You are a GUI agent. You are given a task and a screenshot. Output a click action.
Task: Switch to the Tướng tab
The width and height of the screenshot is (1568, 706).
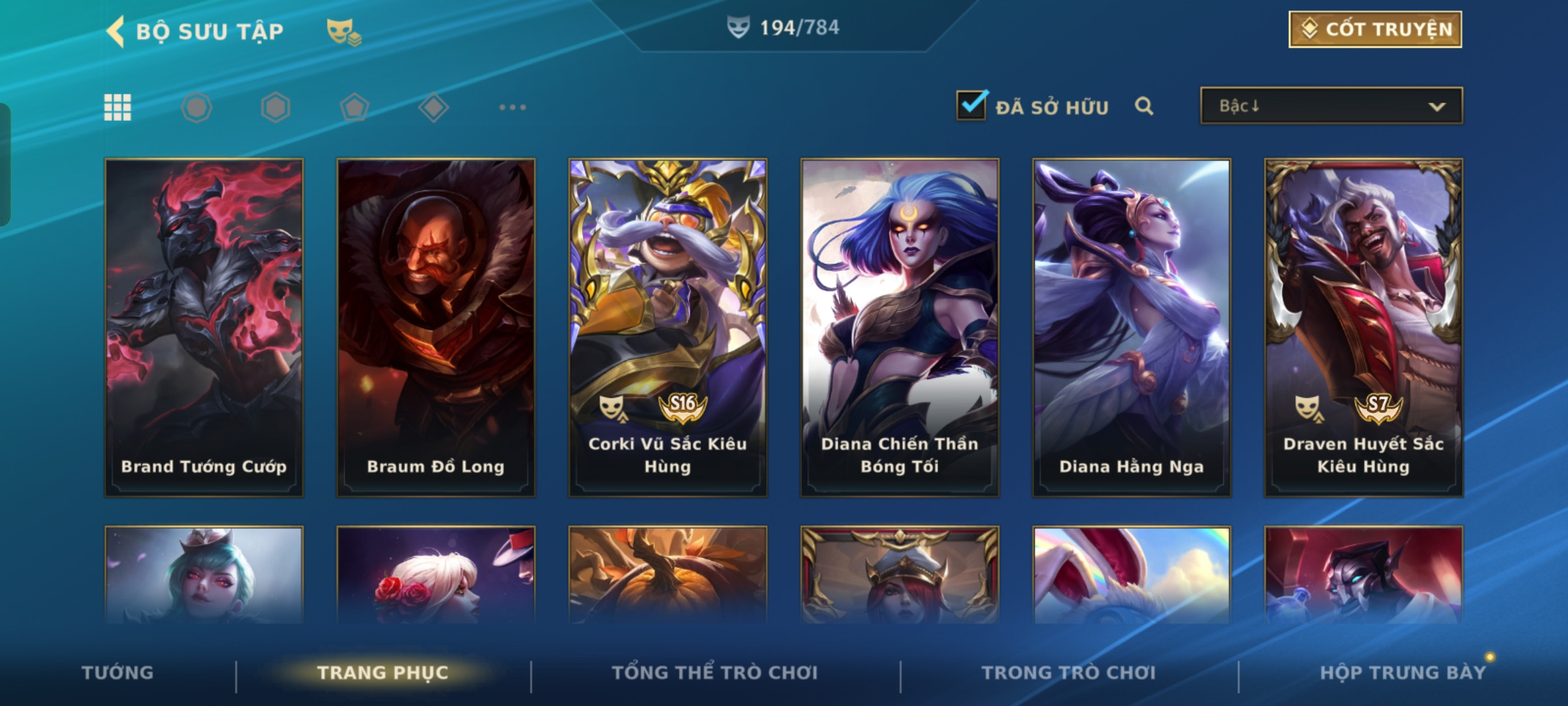[118, 673]
